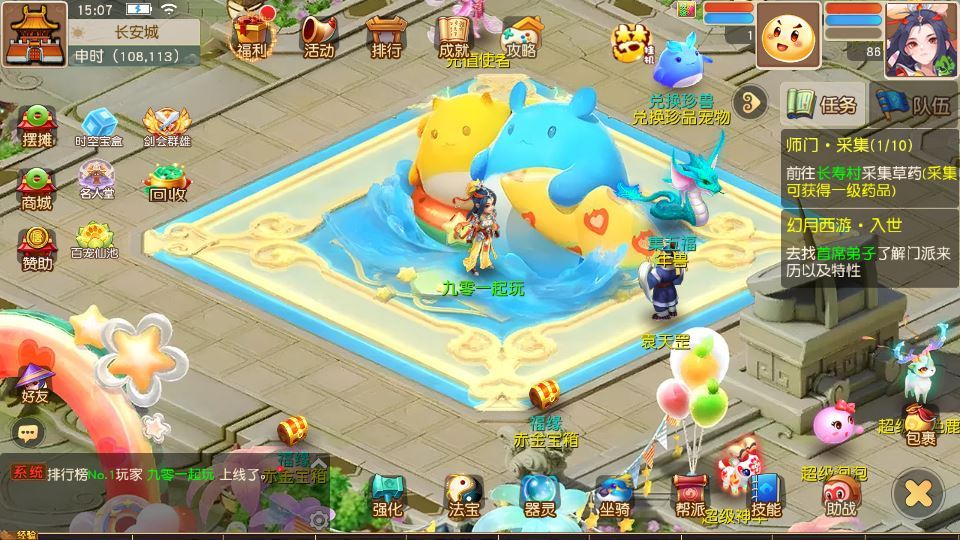Viewport: 960px width, 540px height.
Task: Open the 好友 friends list
Action: point(35,383)
